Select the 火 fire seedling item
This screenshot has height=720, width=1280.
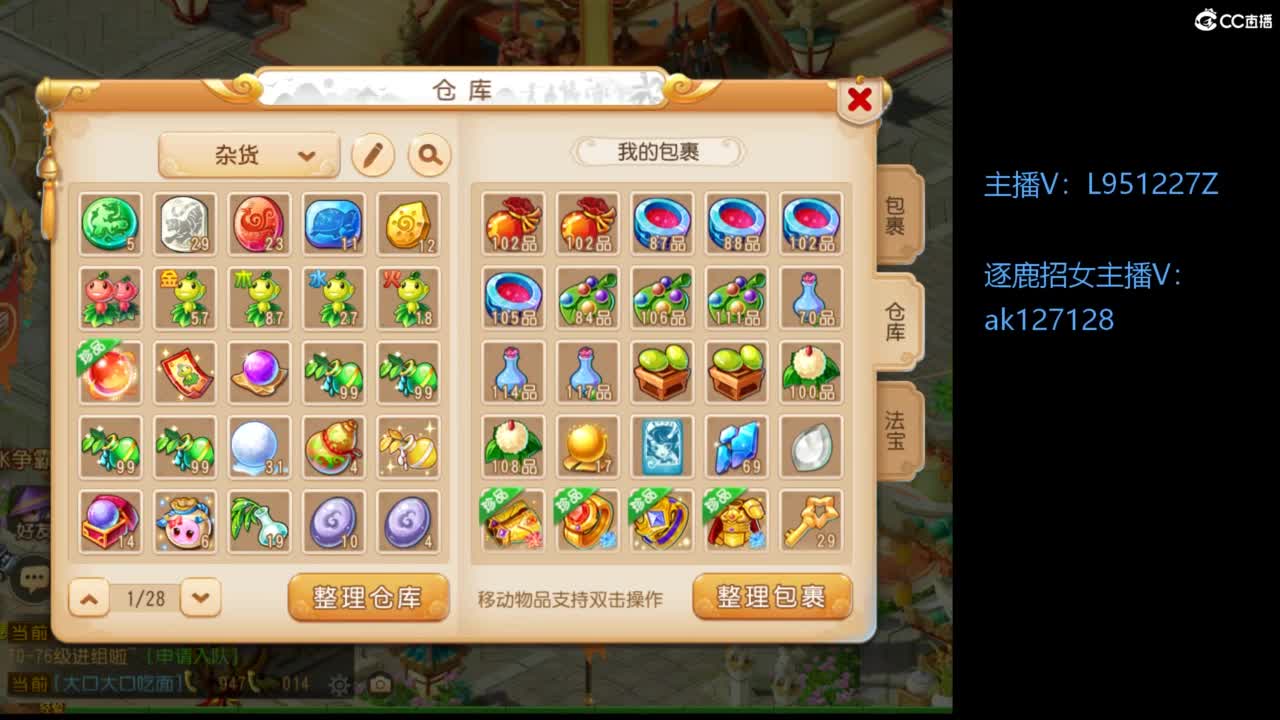(x=407, y=297)
